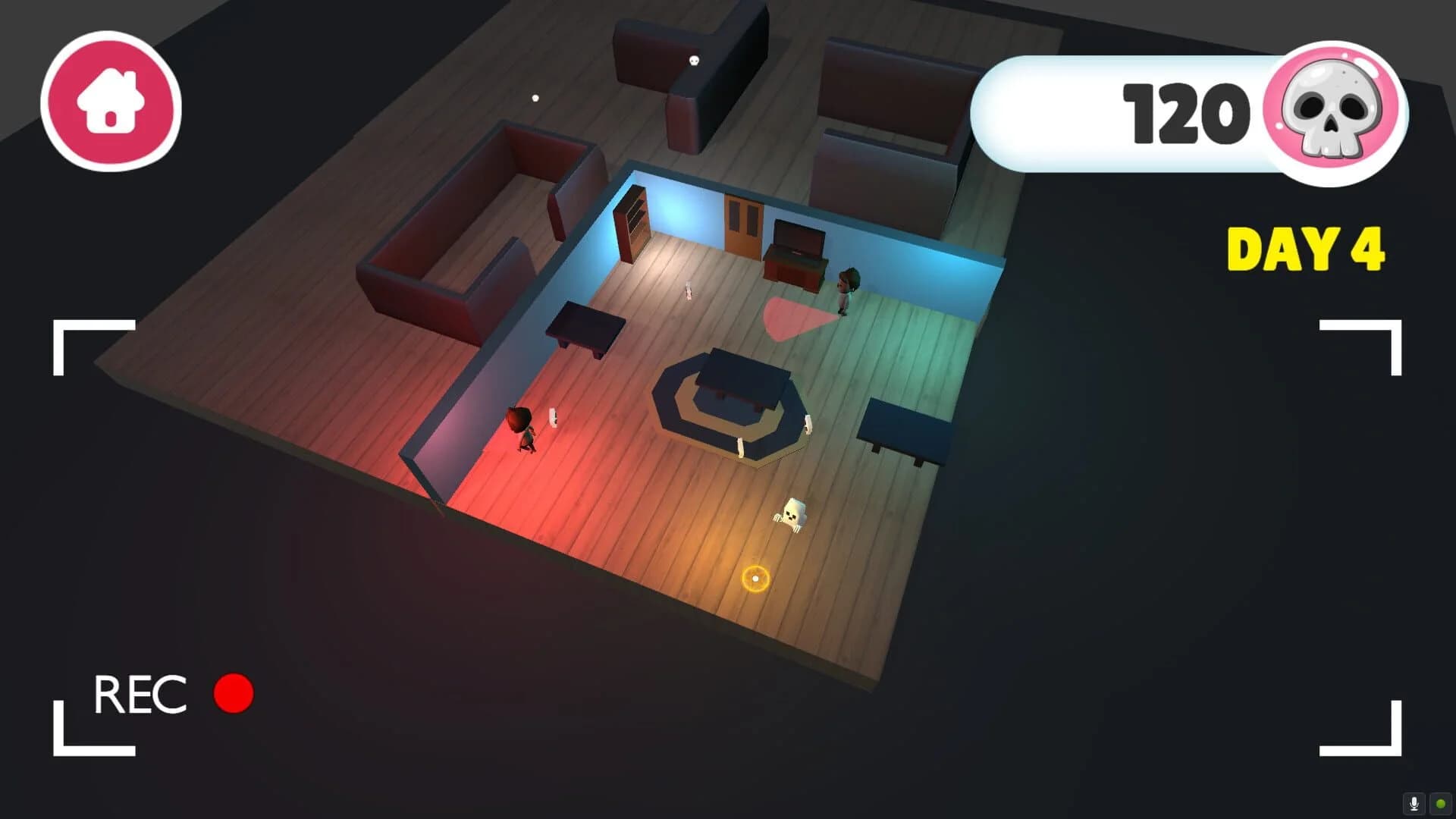Click the DAY 4 label
Screen dimensions: 1456x819
click(1304, 246)
